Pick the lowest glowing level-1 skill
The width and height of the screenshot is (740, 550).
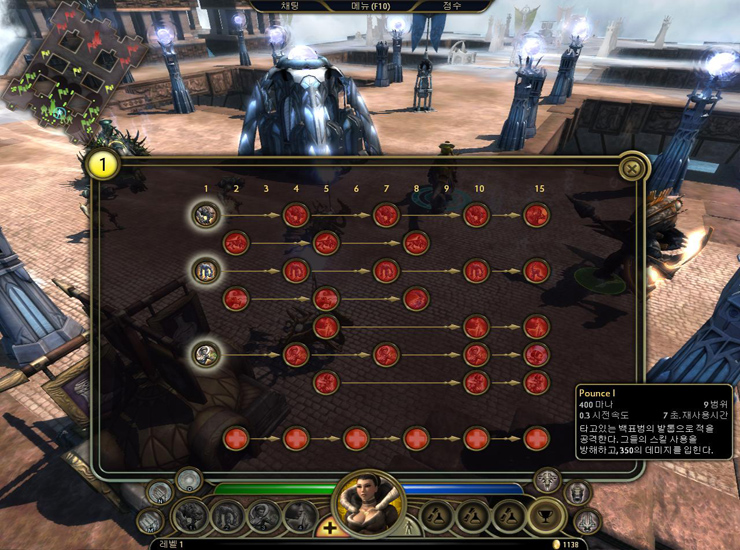point(206,353)
